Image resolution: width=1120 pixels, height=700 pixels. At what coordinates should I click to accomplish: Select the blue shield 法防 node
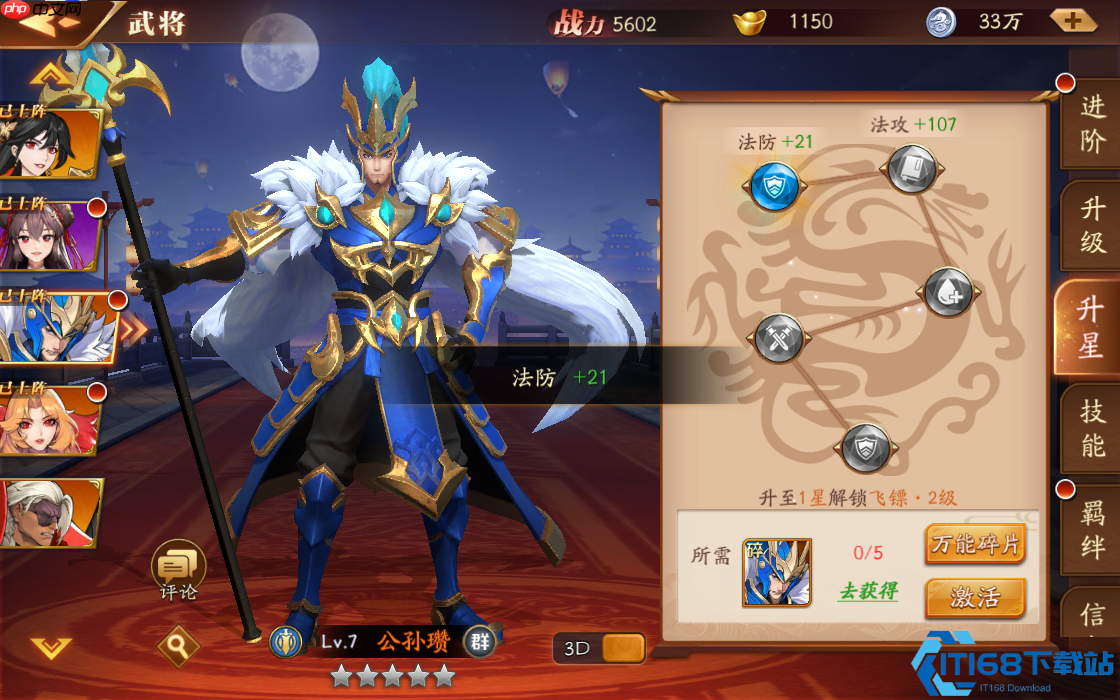point(774,185)
